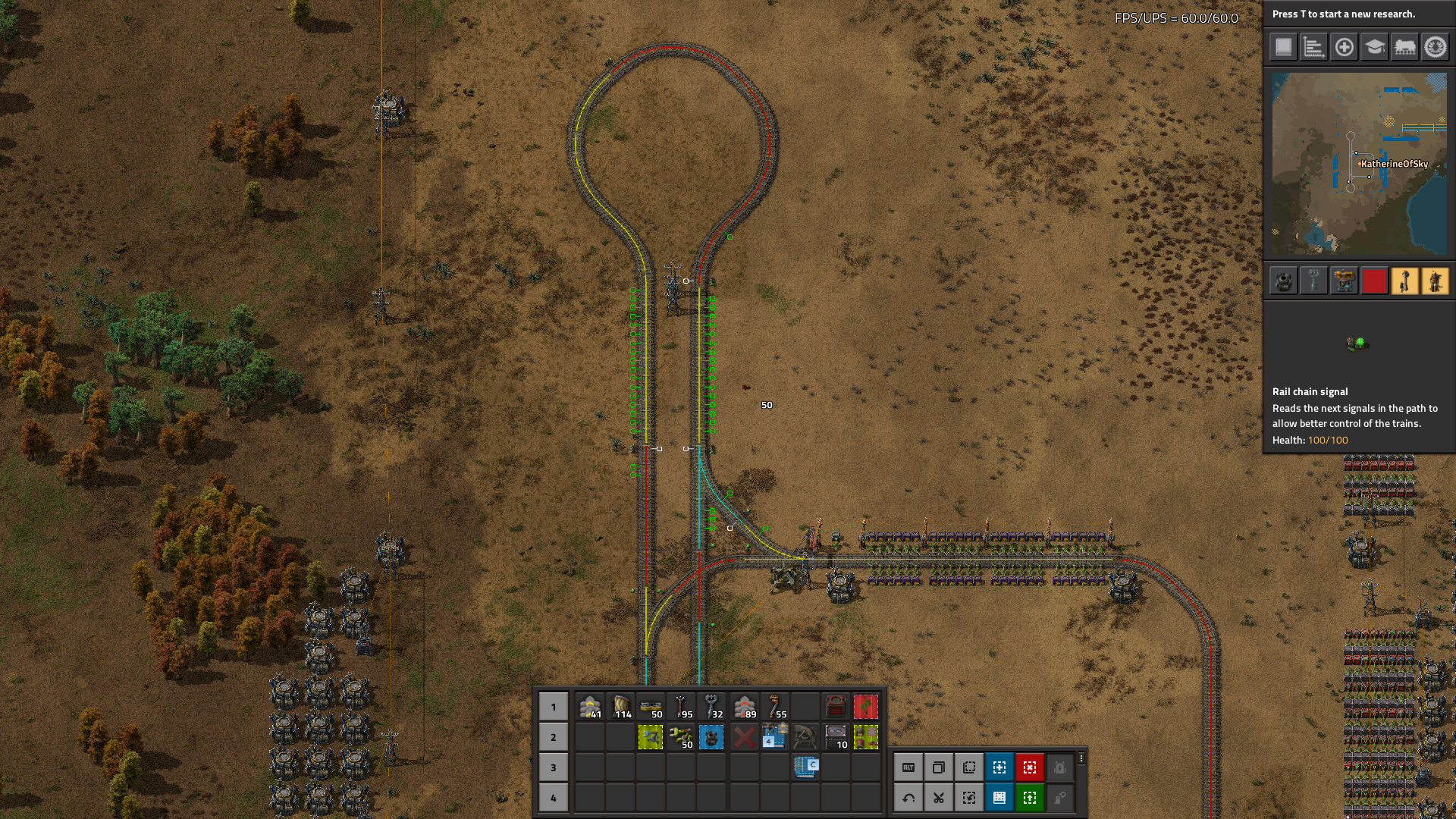Viewport: 1456px width, 819px height.
Task: Choose the blueprint book marked C
Action: pyautogui.click(x=805, y=767)
